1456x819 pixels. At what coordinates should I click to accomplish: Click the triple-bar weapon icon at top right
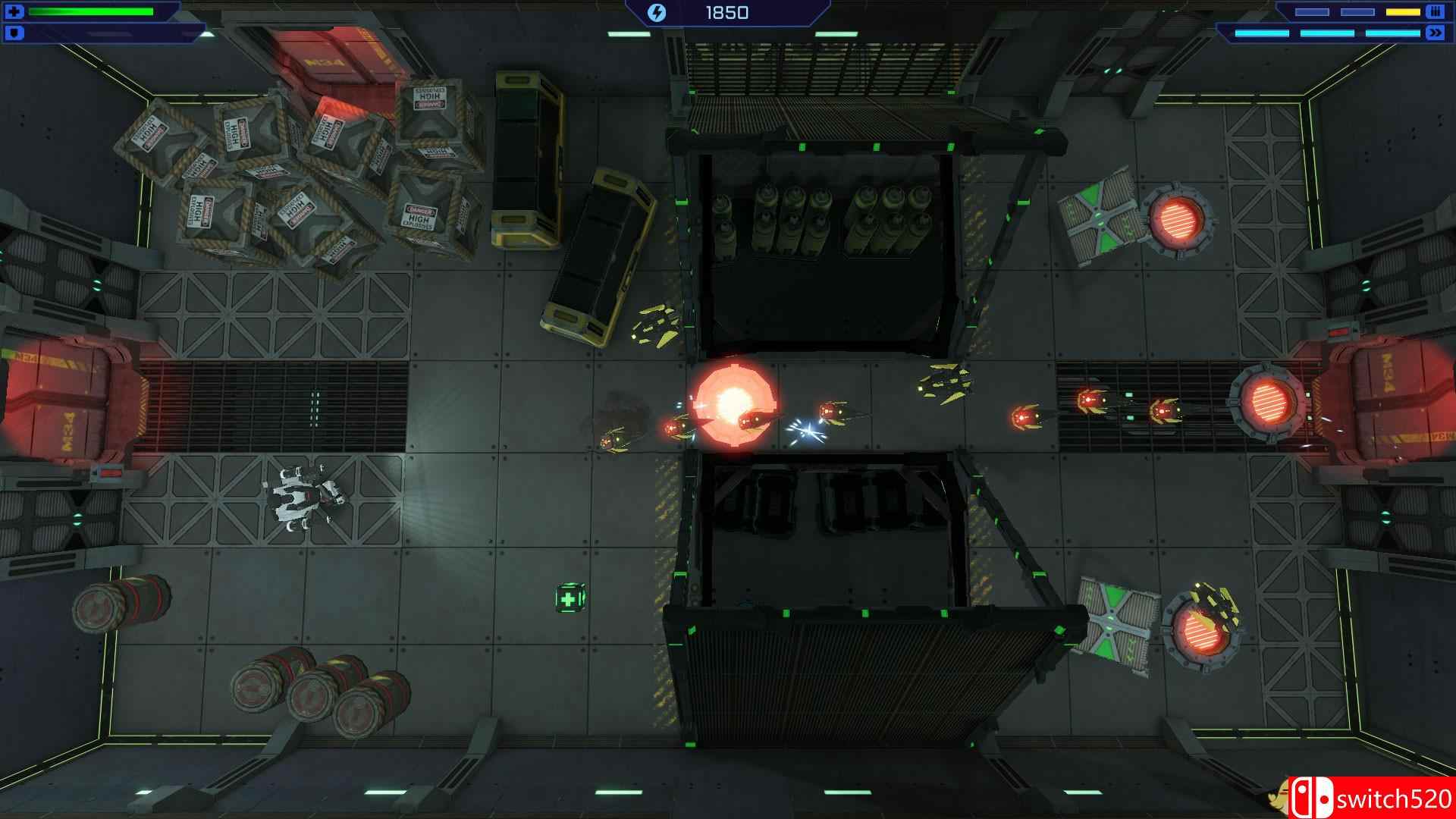(x=1436, y=12)
